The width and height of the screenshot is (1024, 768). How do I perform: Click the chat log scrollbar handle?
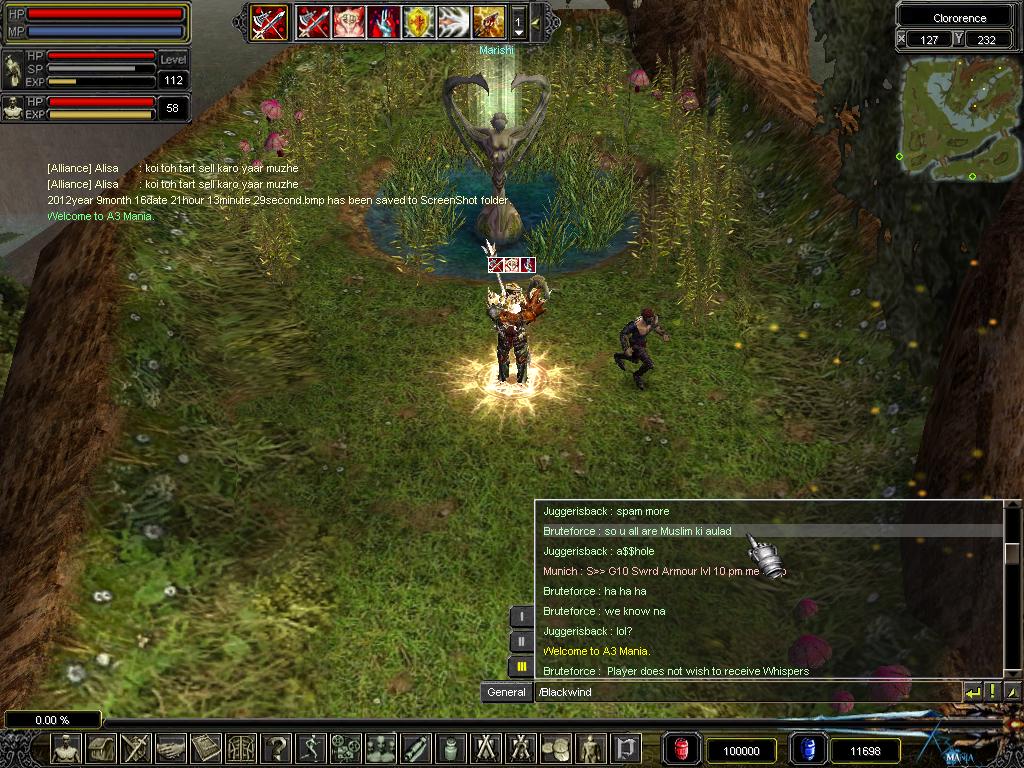[1012, 553]
